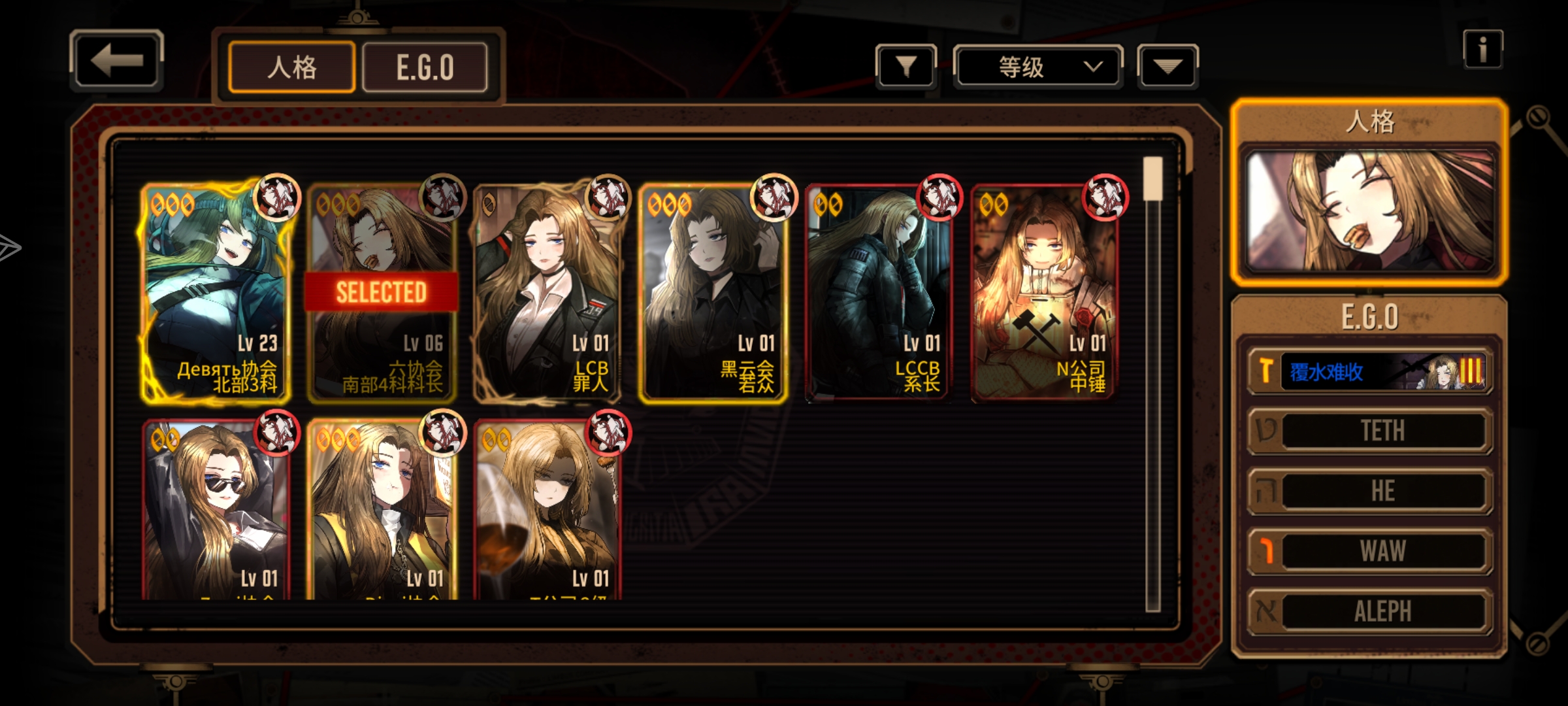Viewport: 1568px width, 706px height.
Task: Open the funnel filter button
Action: coord(906,66)
